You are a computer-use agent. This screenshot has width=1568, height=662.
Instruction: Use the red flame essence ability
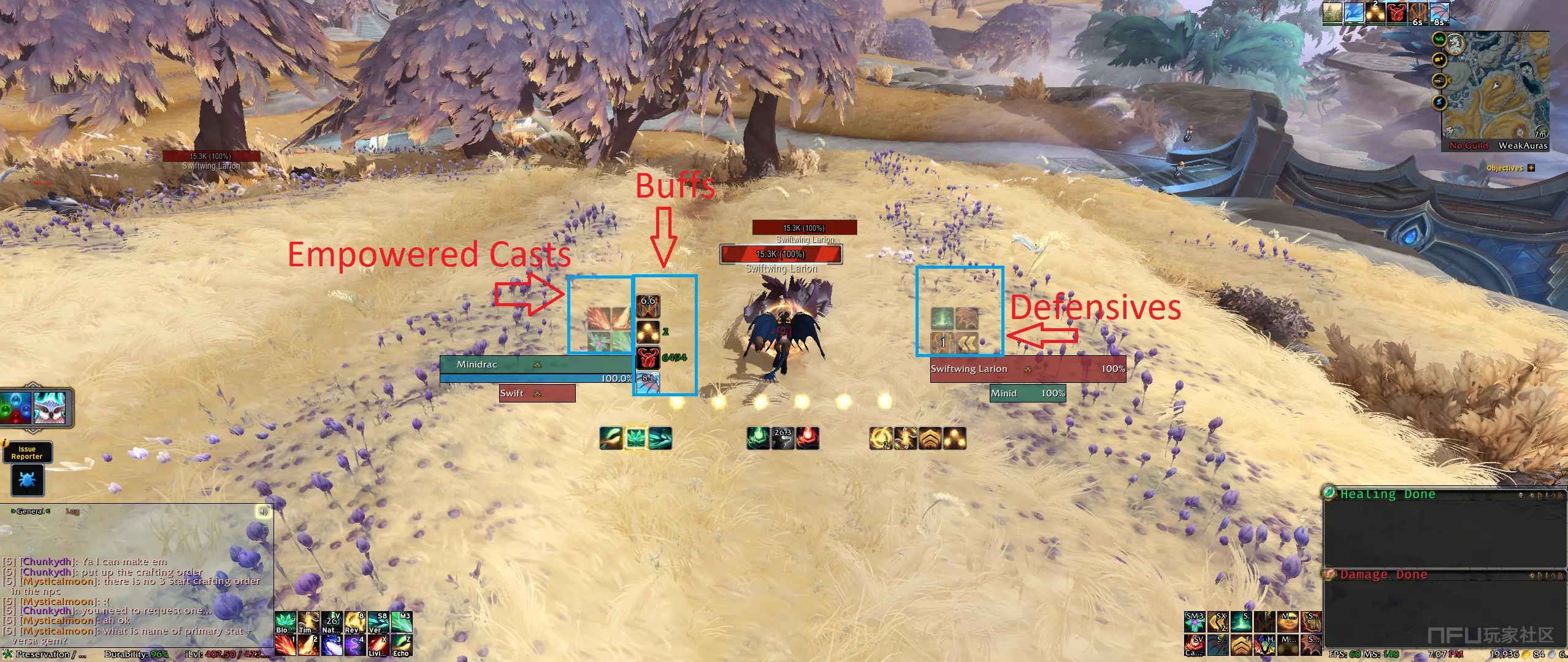(x=807, y=438)
